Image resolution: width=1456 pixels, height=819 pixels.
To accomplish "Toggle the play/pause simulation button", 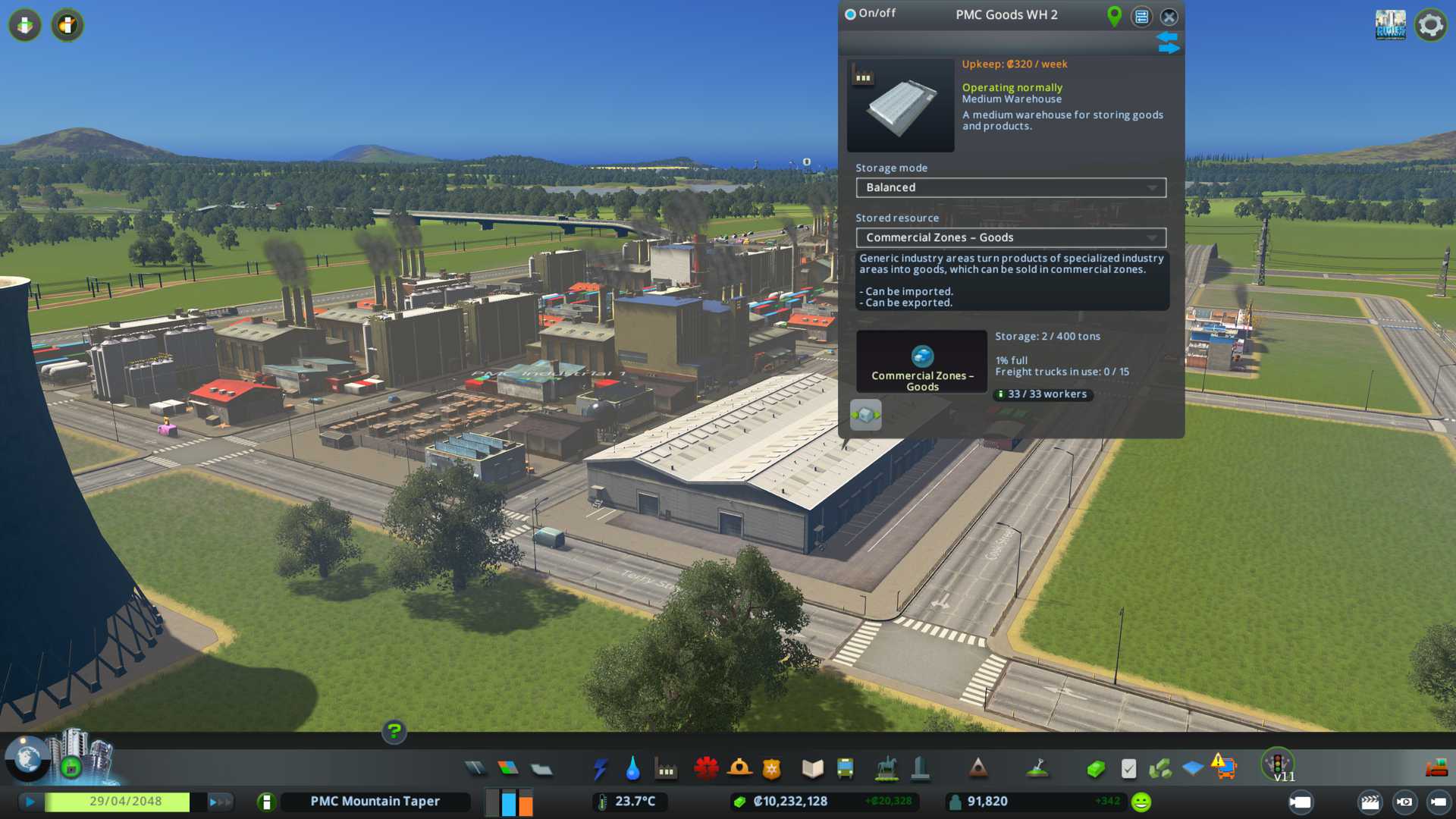I will [30, 802].
